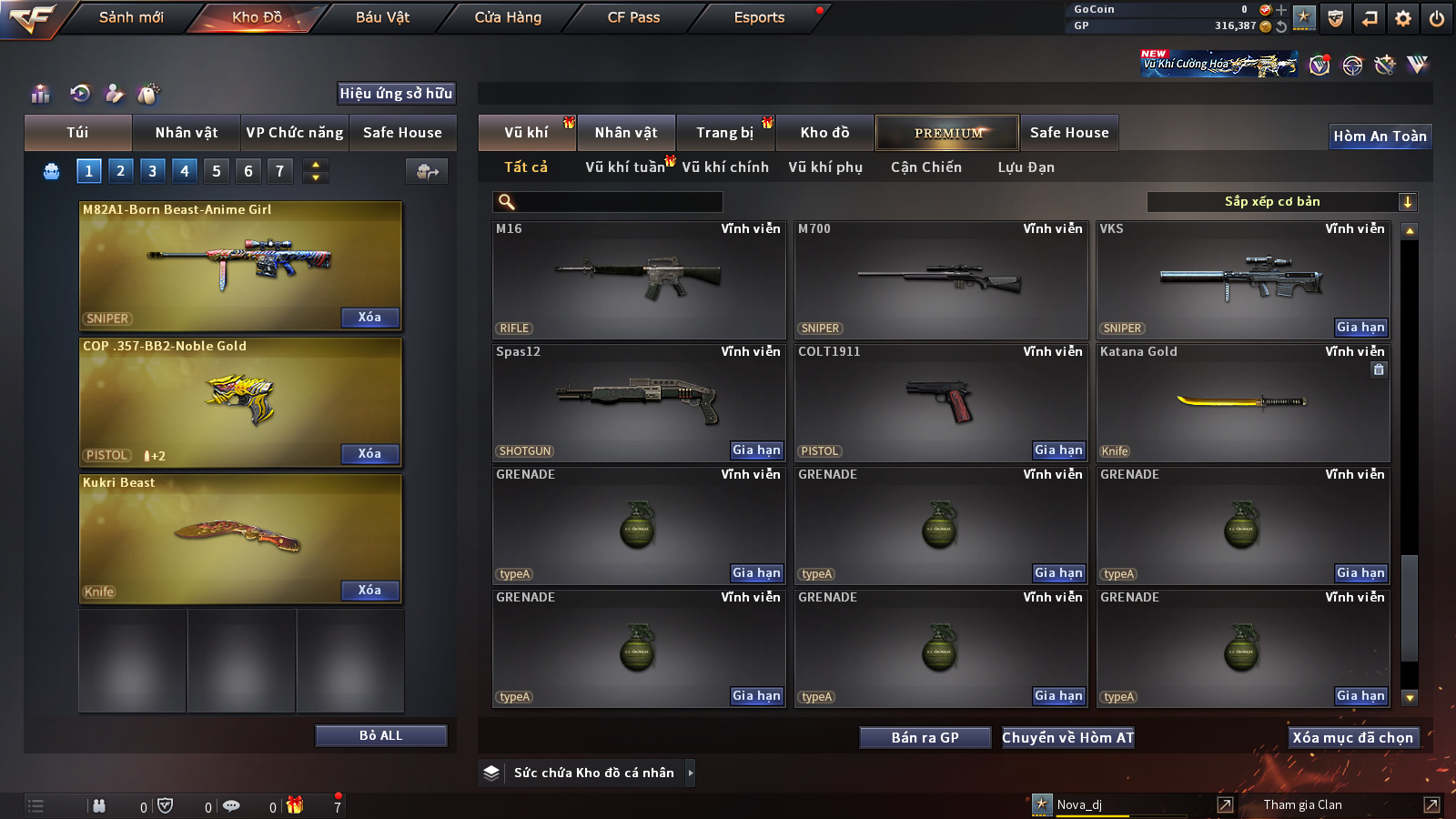Extend the VKS sniper with Gia hạn

point(1360,328)
